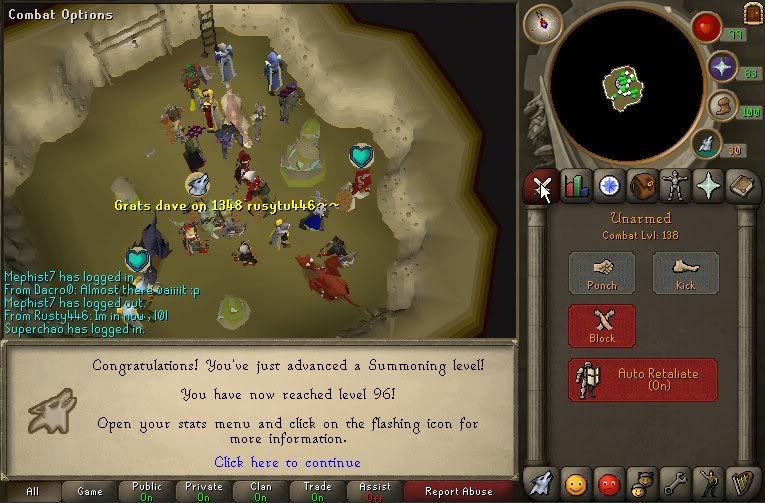
Task: Open the Stats tab with bar chart icon
Action: click(x=576, y=186)
